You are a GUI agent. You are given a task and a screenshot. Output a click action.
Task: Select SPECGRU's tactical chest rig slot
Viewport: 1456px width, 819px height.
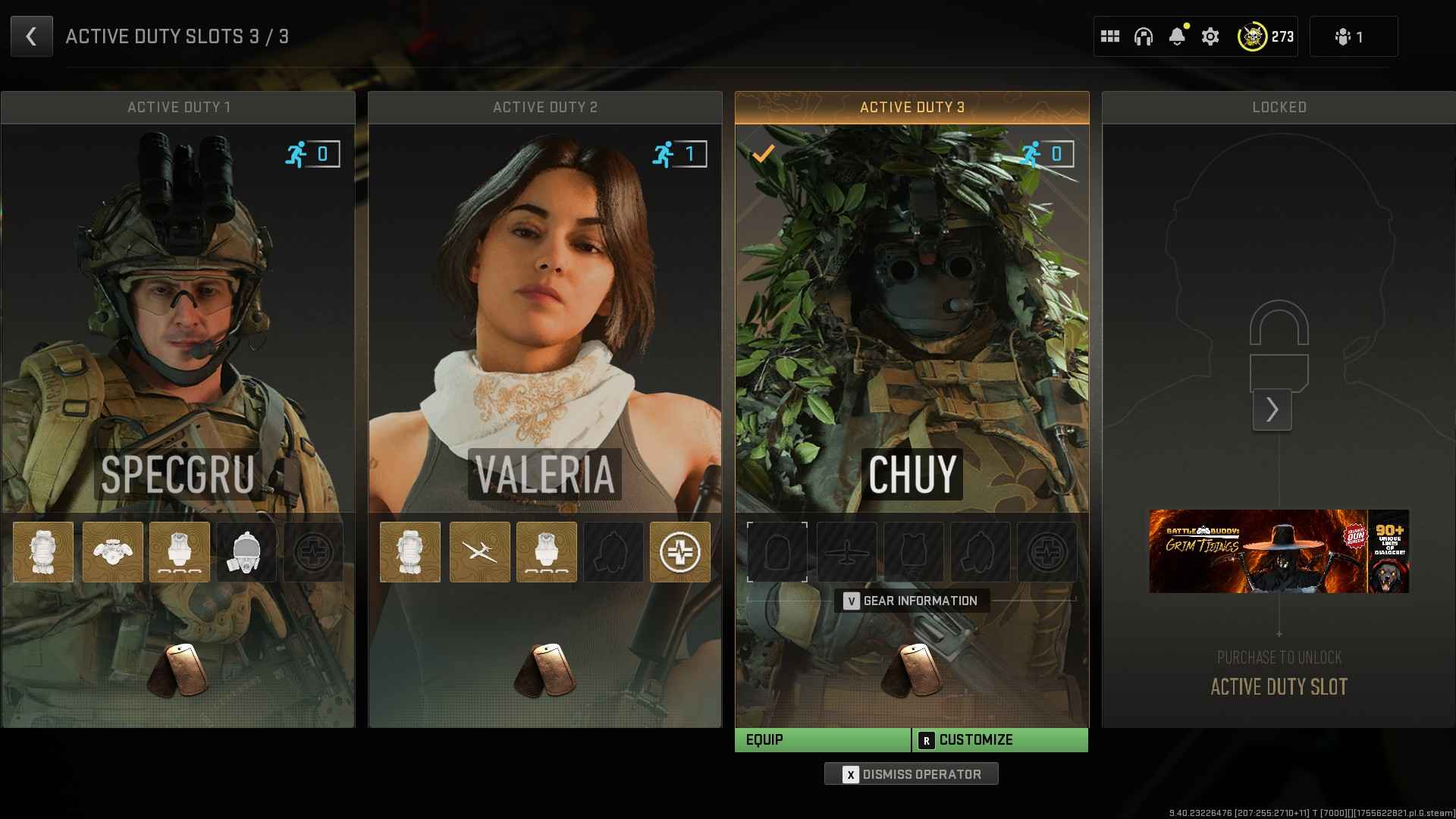[112, 552]
